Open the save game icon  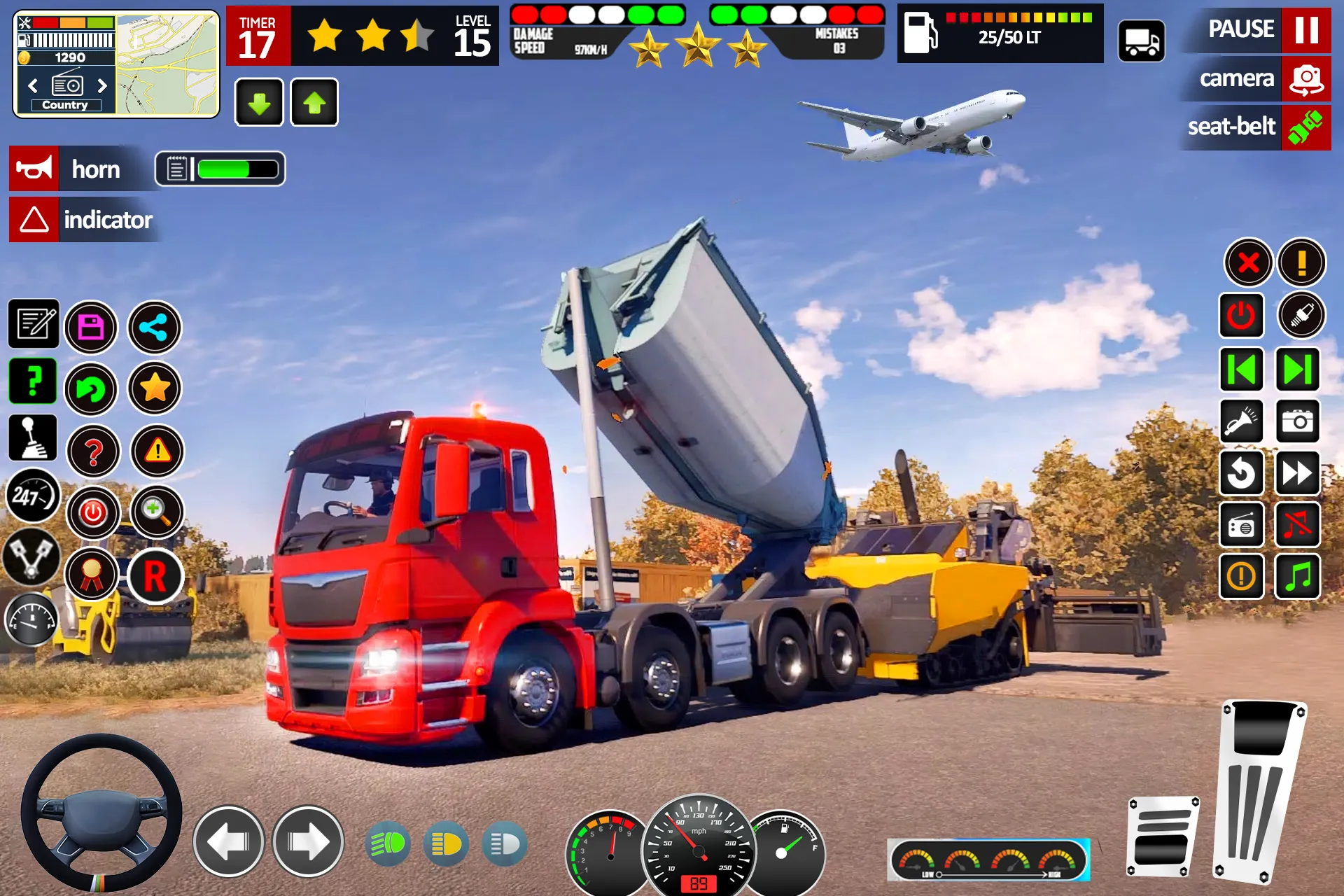91,327
